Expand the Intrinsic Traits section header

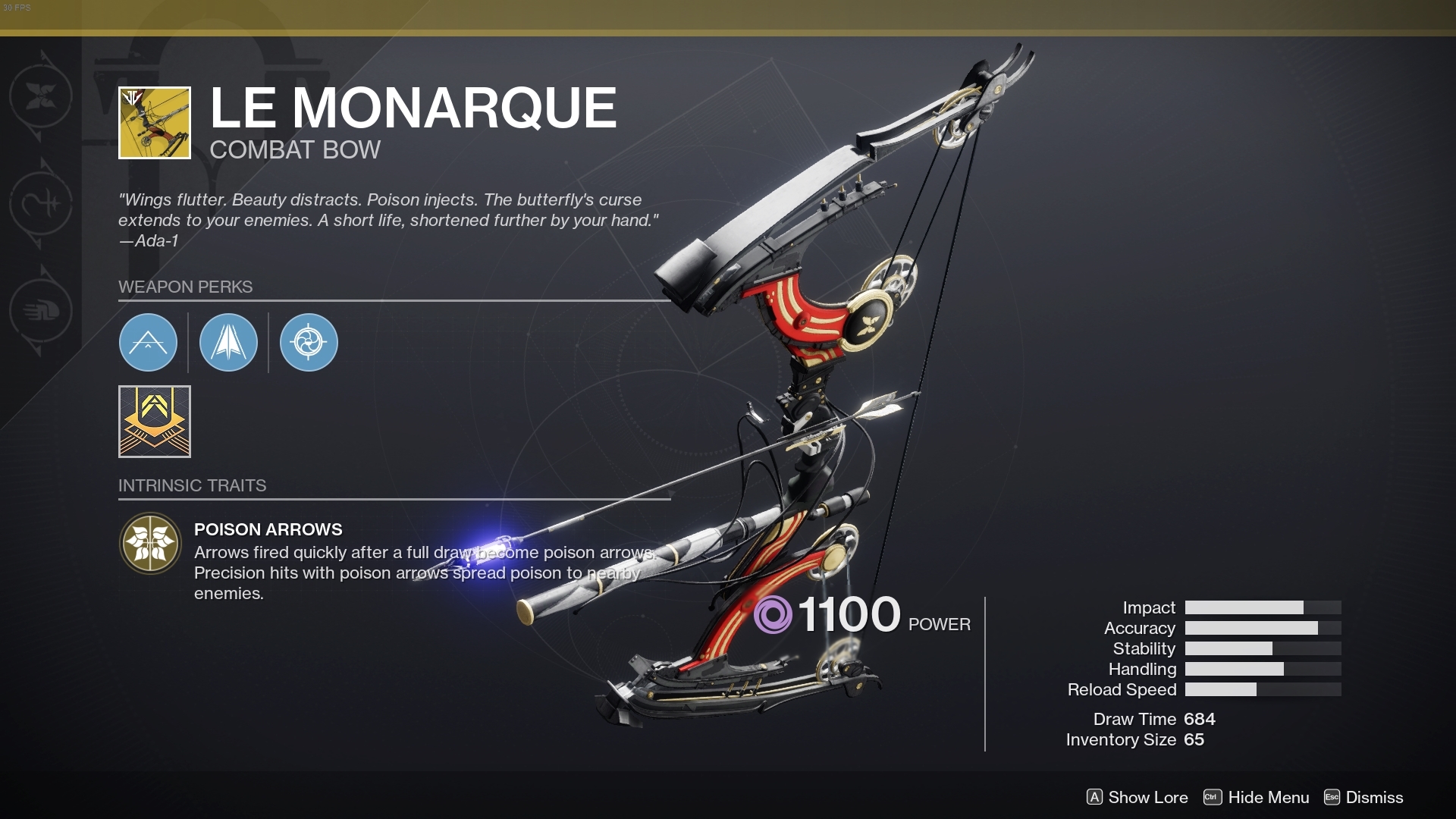point(193,485)
